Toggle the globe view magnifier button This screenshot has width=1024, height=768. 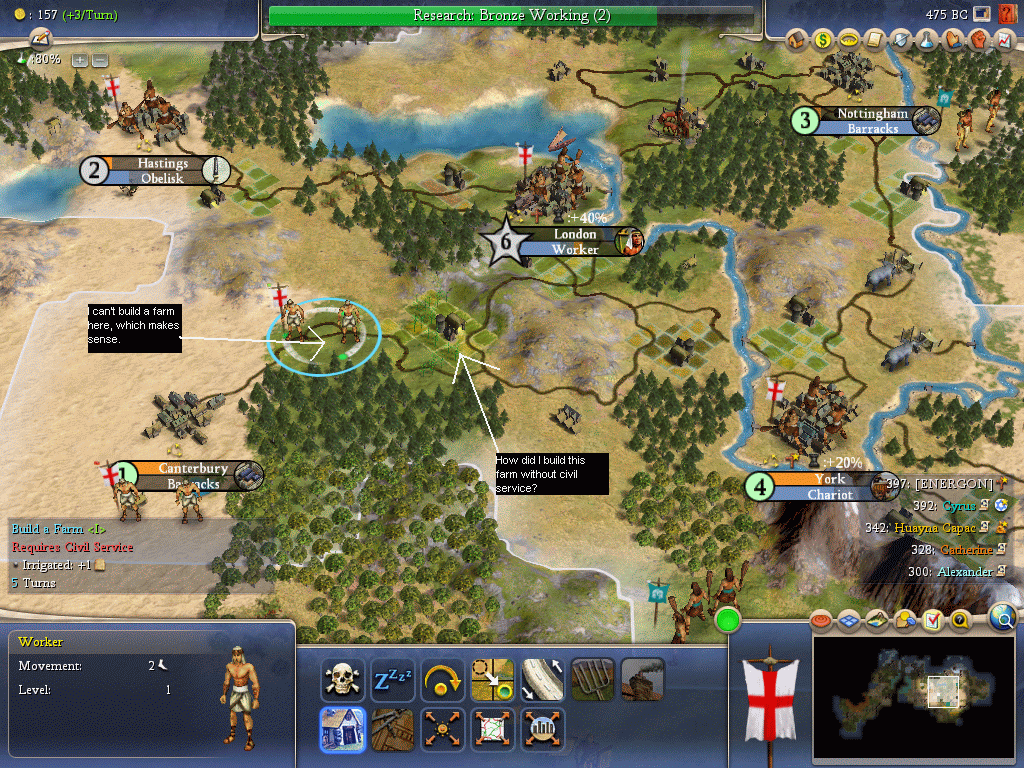coord(1002,619)
